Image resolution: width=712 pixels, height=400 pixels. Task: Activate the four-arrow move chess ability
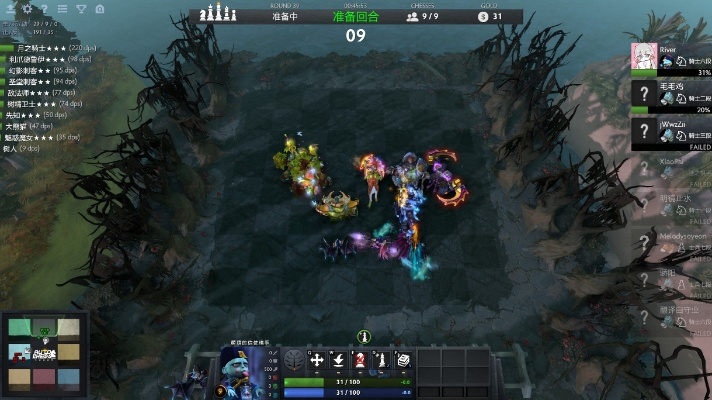317,361
